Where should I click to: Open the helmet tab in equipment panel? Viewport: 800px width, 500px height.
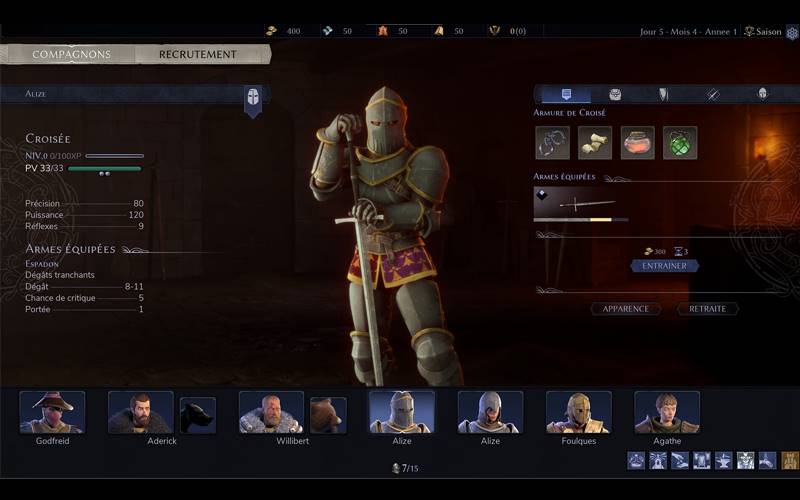point(762,94)
